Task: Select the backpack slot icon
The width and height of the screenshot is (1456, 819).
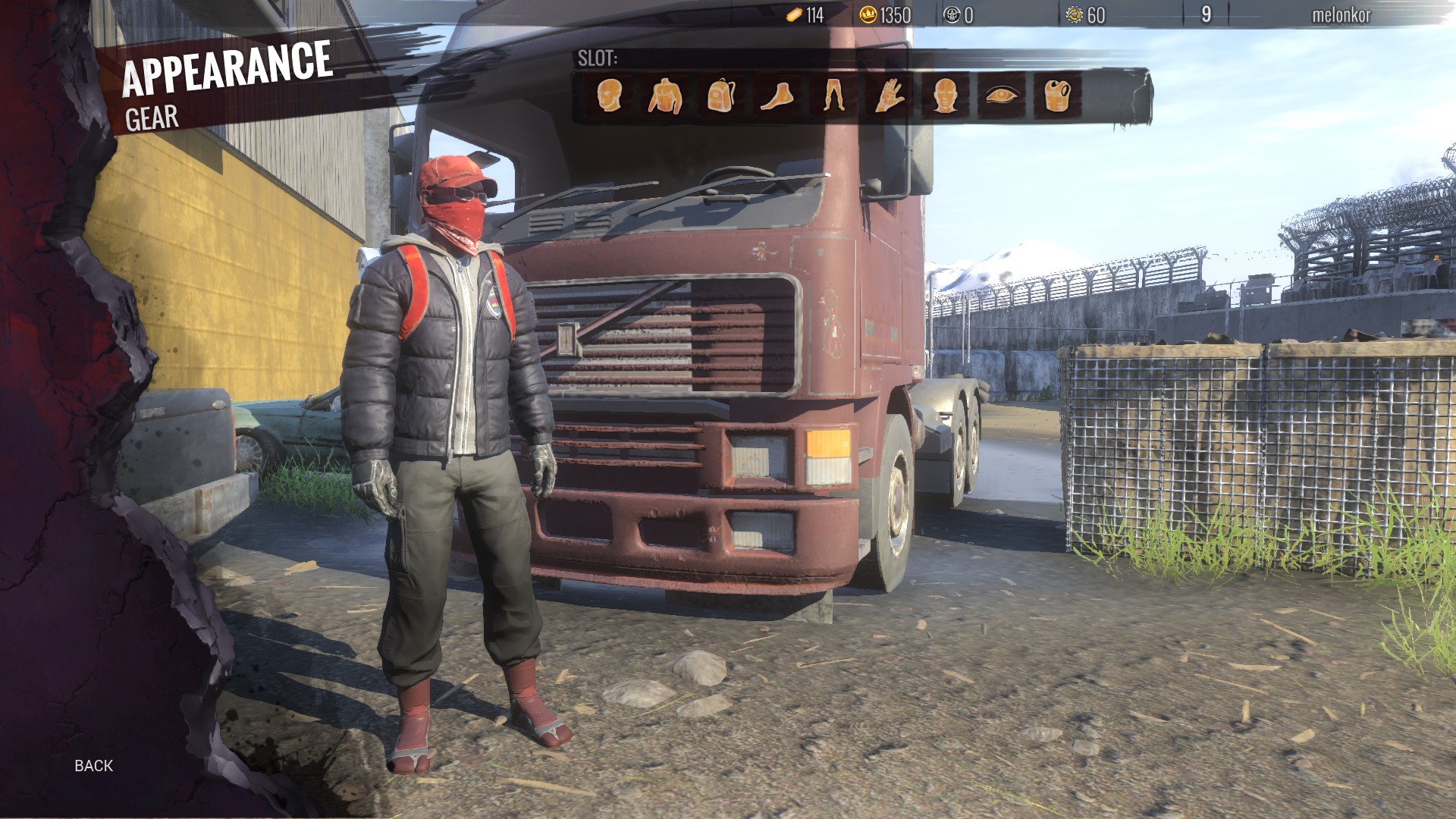Action: pos(722,97)
